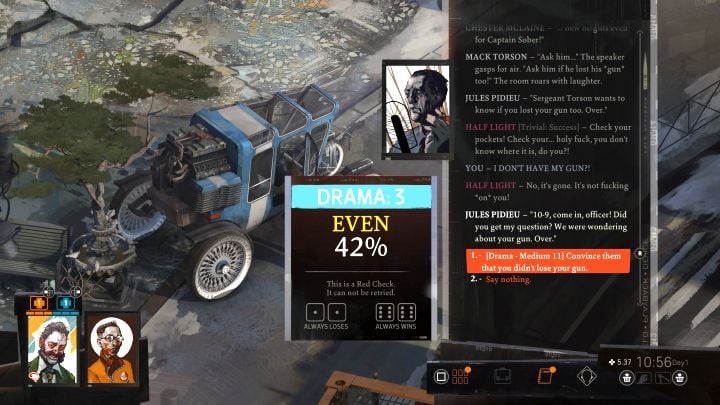Open the Thought Cabinet diamond icon

pyautogui.click(x=587, y=378)
